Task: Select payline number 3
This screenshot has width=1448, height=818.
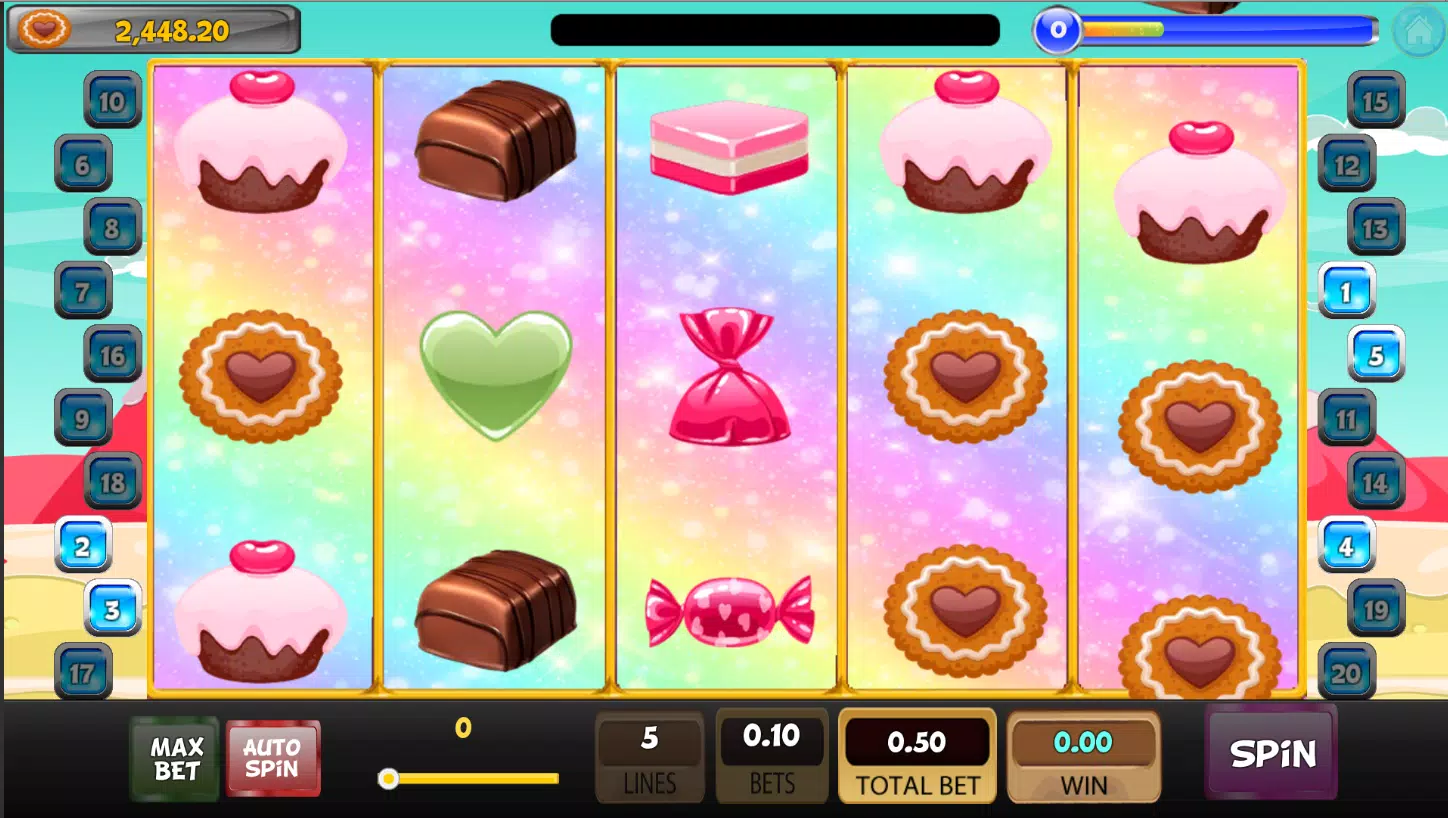Action: (112, 609)
